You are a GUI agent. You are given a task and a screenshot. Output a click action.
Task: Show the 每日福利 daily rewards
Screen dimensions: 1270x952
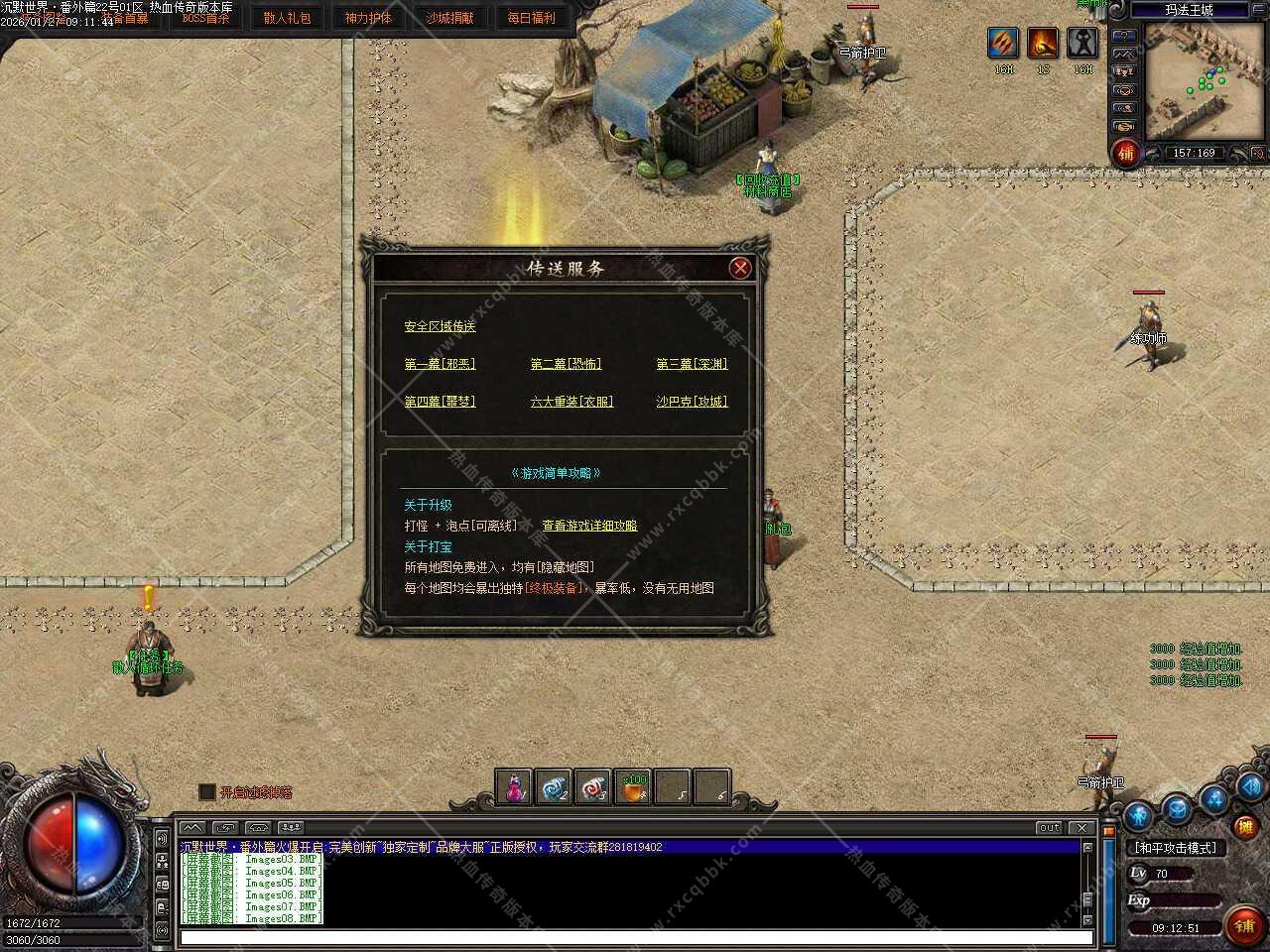tap(531, 18)
